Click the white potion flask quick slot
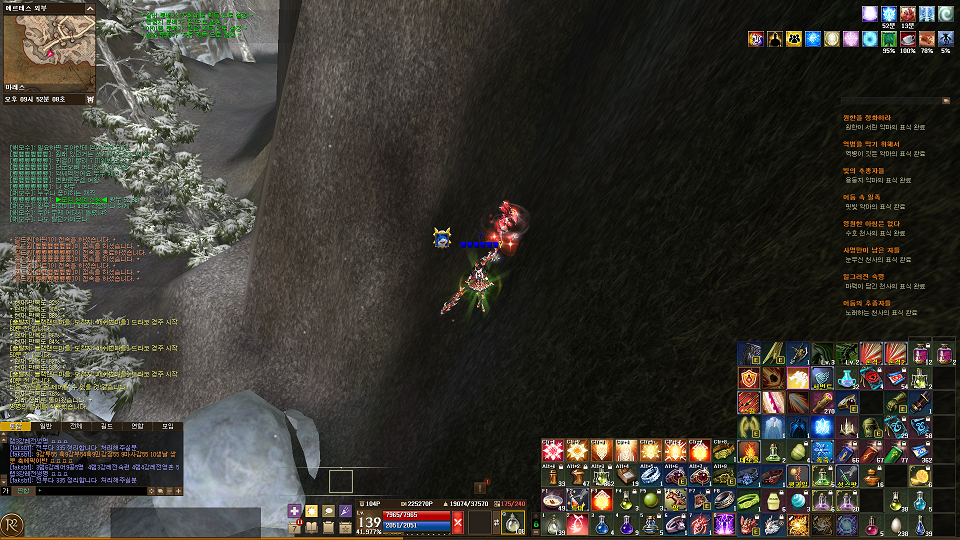 tap(511, 522)
